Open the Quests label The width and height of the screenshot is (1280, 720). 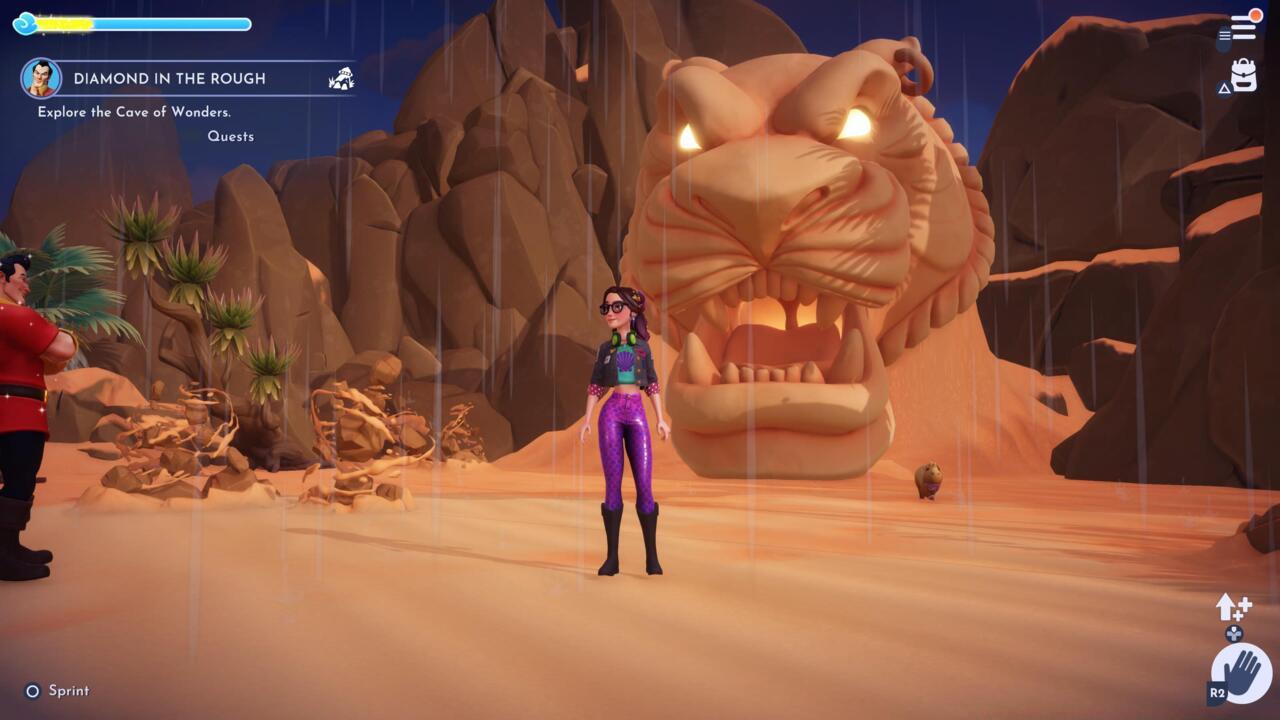tap(232, 135)
